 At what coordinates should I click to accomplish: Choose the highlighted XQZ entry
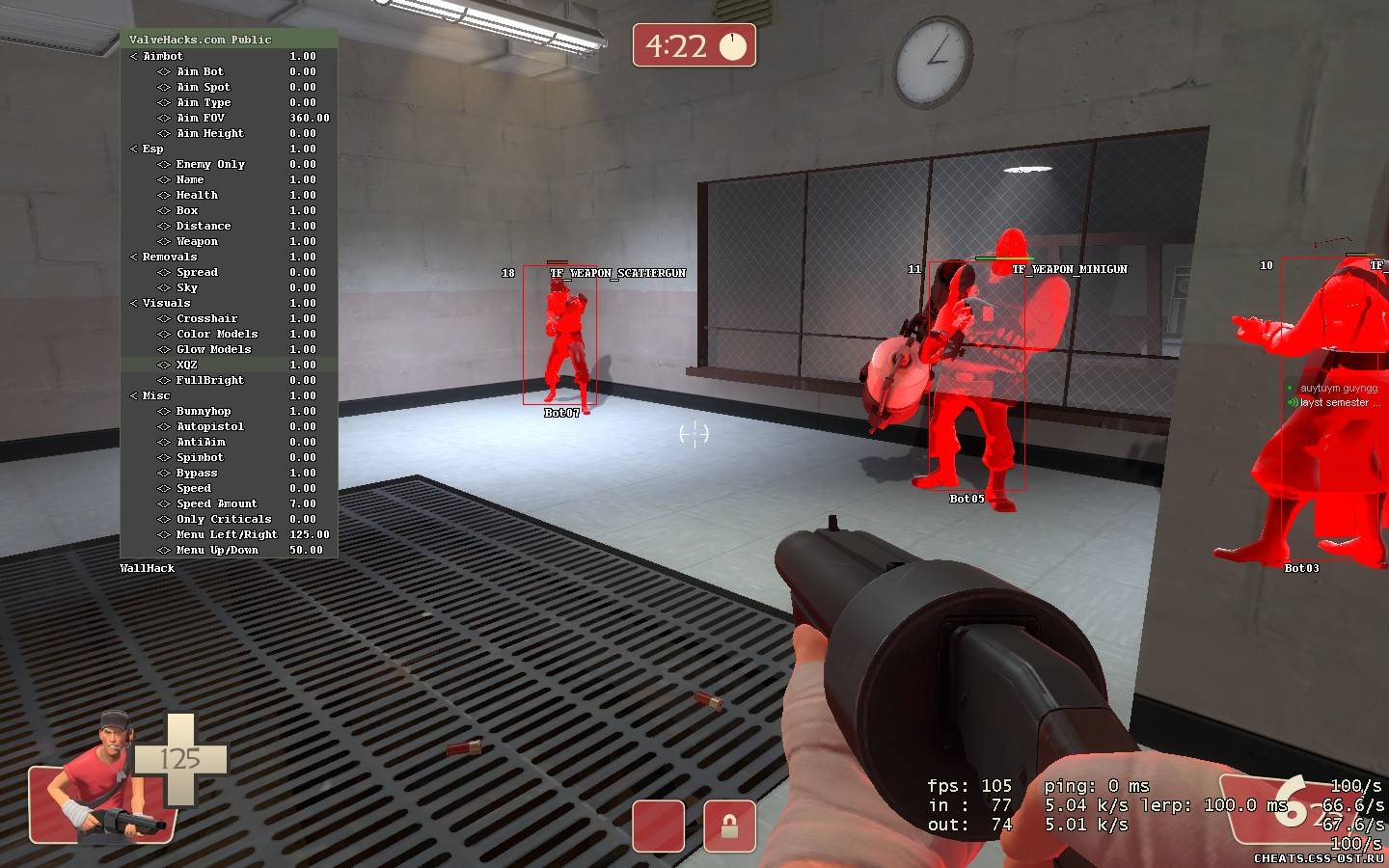click(x=186, y=365)
